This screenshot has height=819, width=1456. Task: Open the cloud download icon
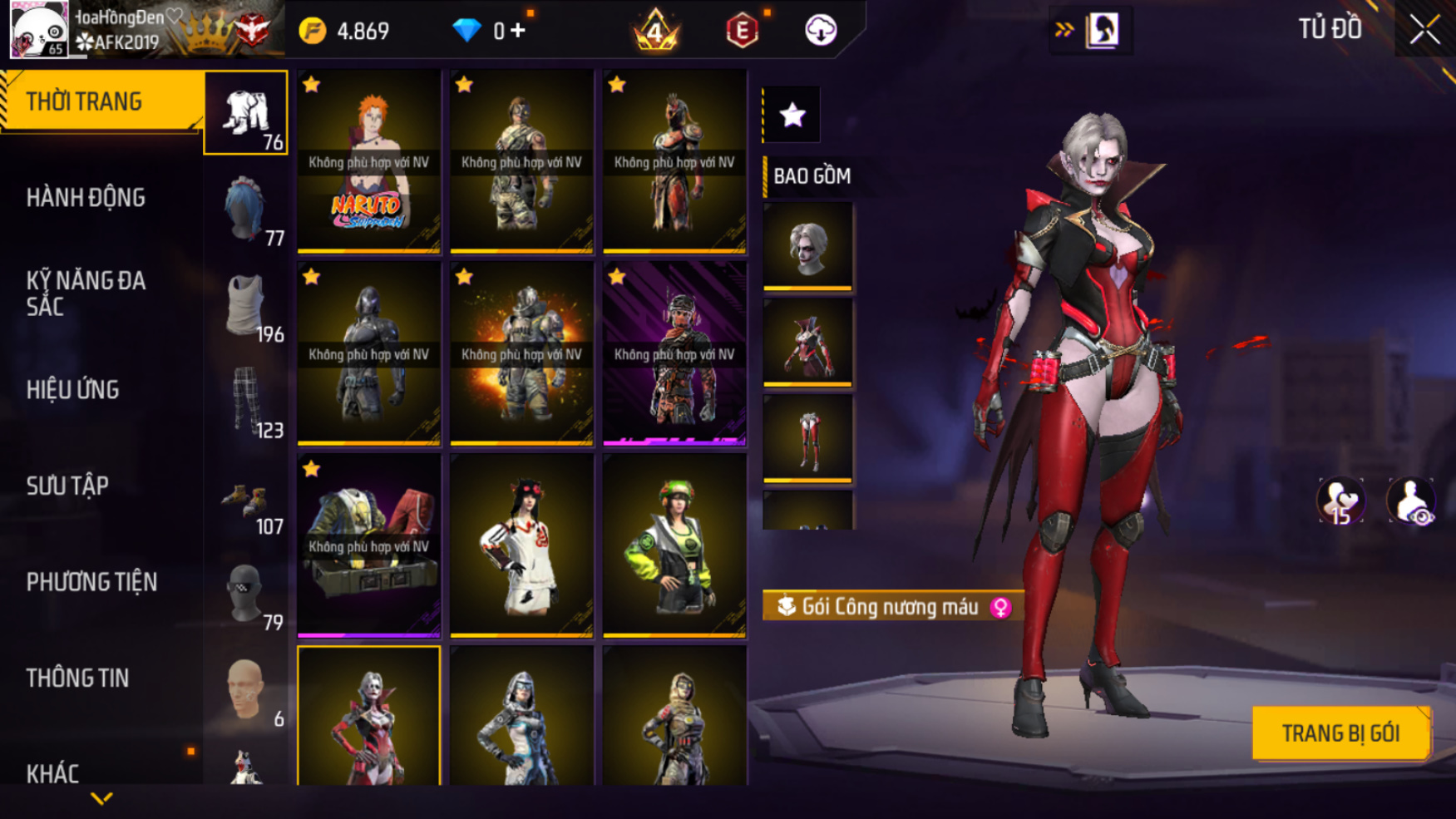click(820, 31)
